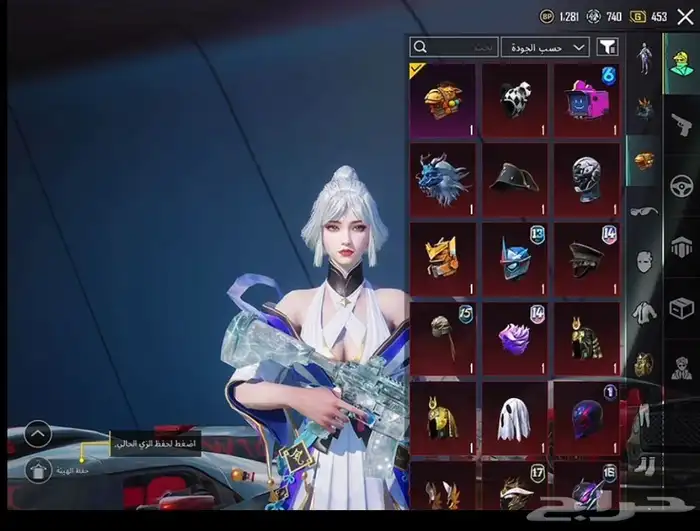Select the dark blue-purple masked helmet
Image resolution: width=700 pixels, height=531 pixels.
point(586,417)
